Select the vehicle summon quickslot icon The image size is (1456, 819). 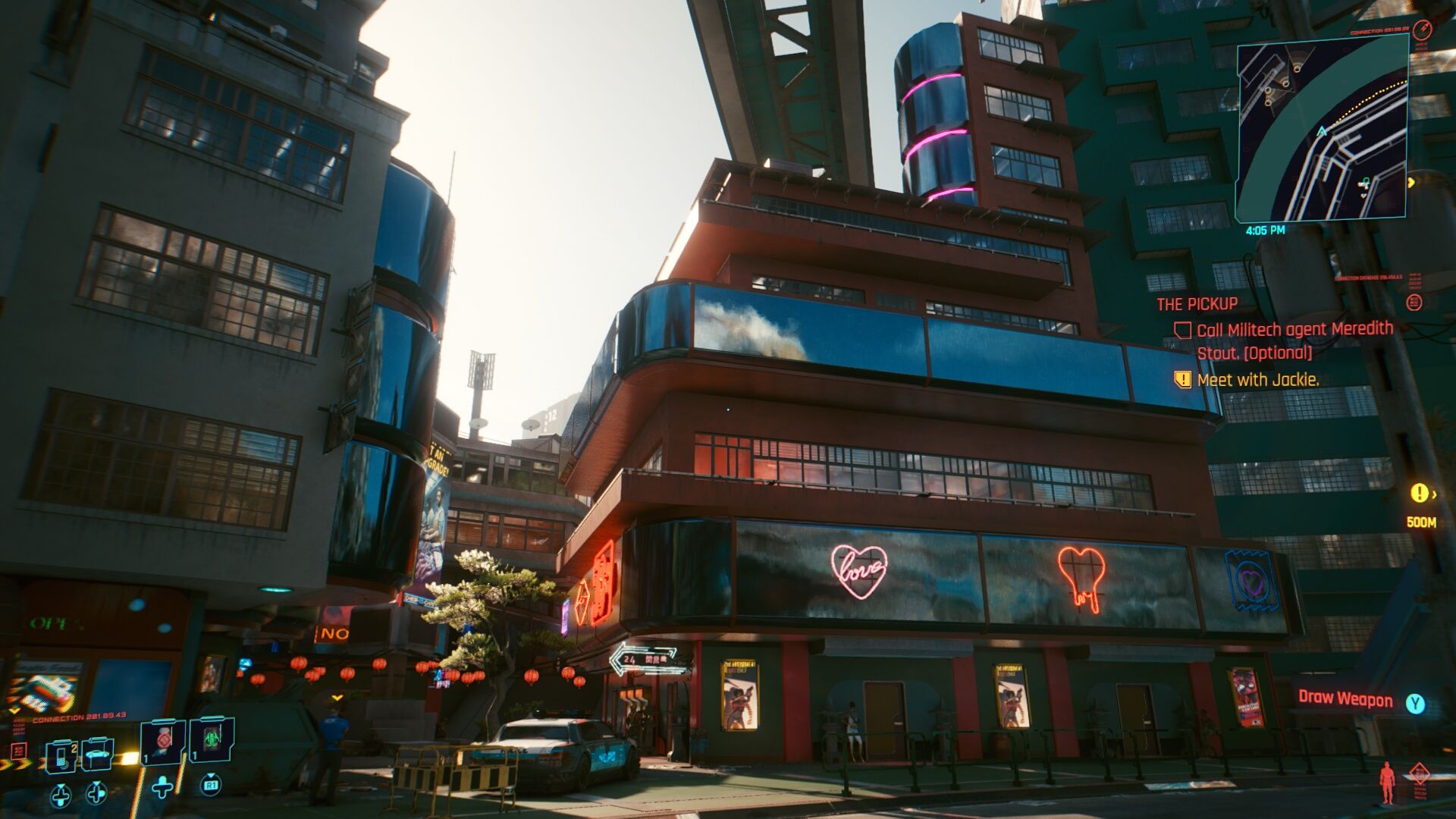click(x=97, y=755)
